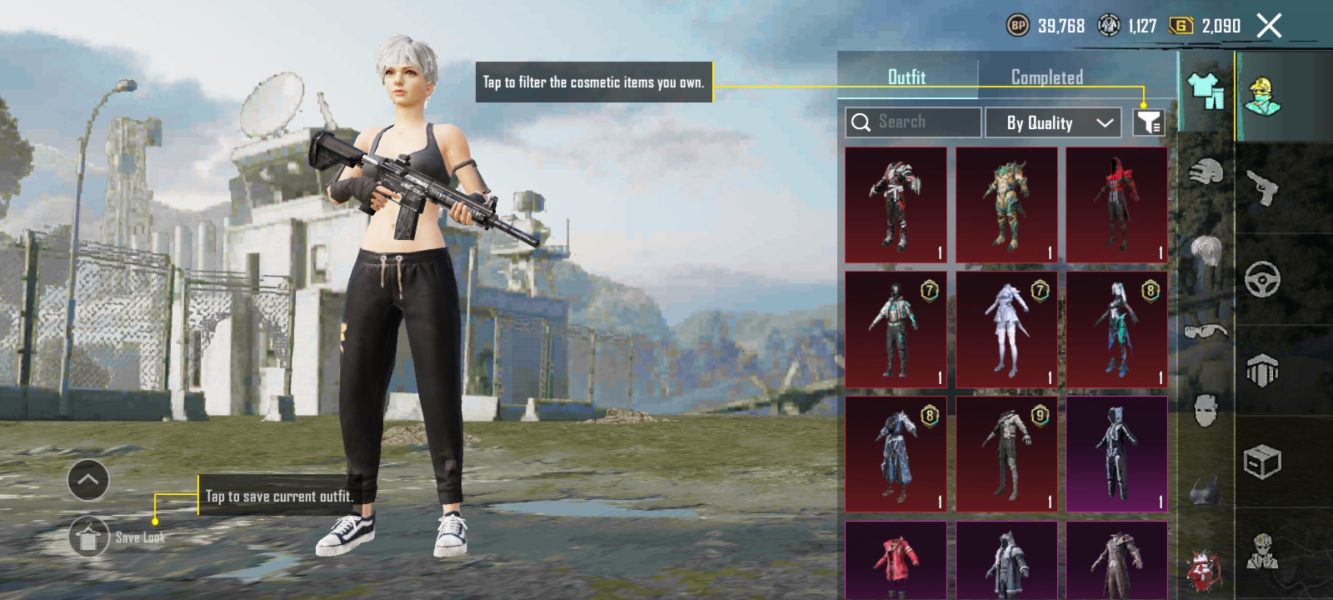Viewport: 1333px width, 600px height.
Task: Switch to the Completed tab
Action: 1047,77
